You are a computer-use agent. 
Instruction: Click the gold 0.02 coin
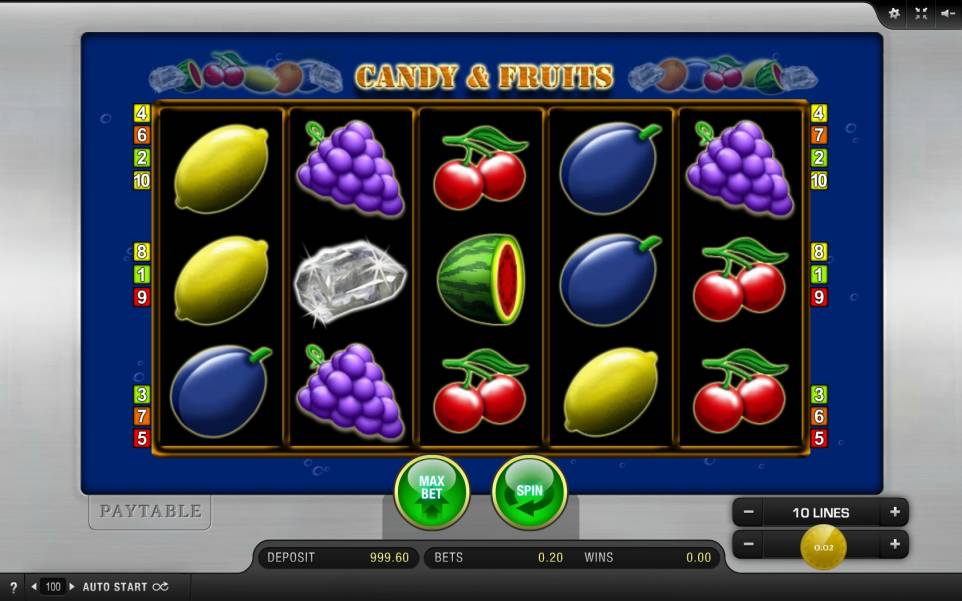pyautogui.click(x=823, y=546)
